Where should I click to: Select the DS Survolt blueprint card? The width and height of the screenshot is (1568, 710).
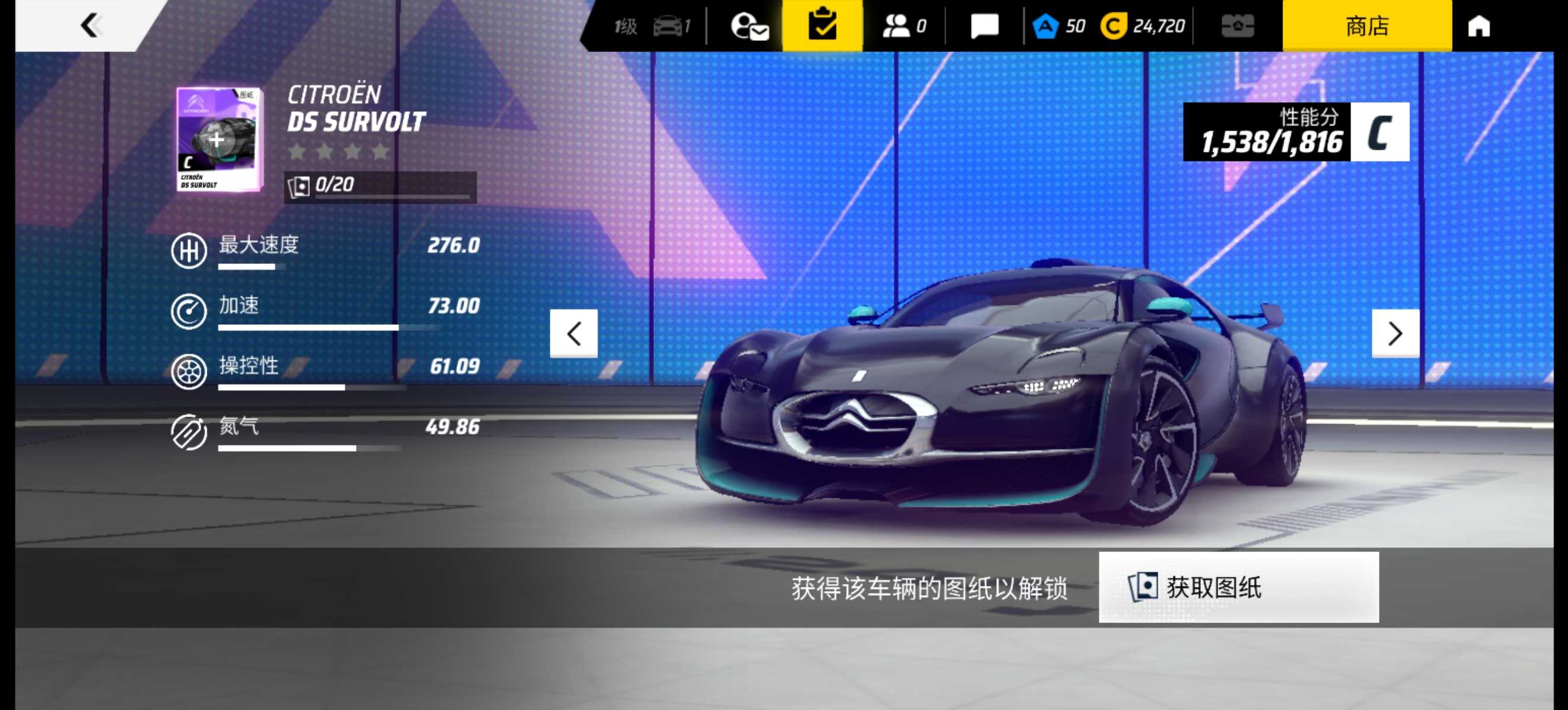(x=219, y=139)
